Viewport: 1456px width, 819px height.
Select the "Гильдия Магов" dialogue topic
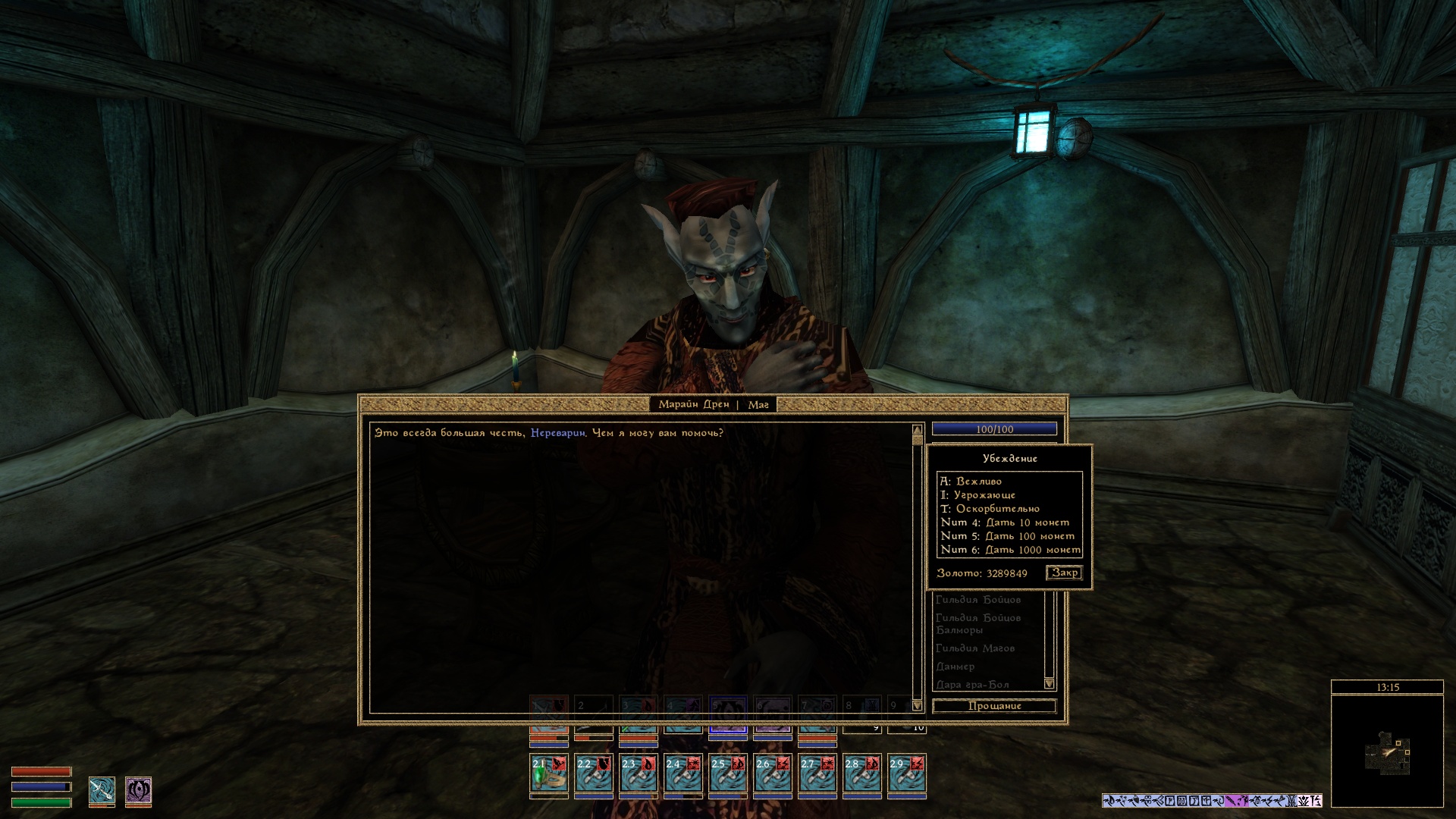[x=974, y=648]
